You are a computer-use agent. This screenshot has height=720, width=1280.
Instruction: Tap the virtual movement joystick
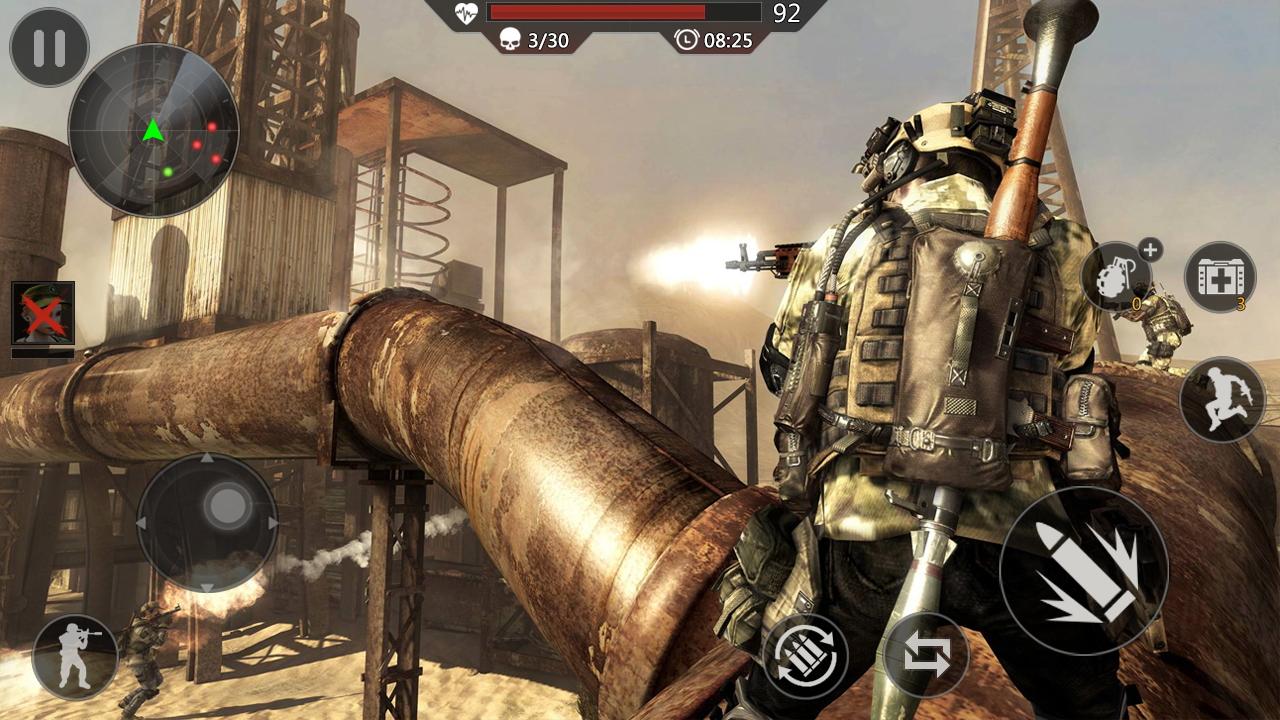pyautogui.click(x=207, y=522)
